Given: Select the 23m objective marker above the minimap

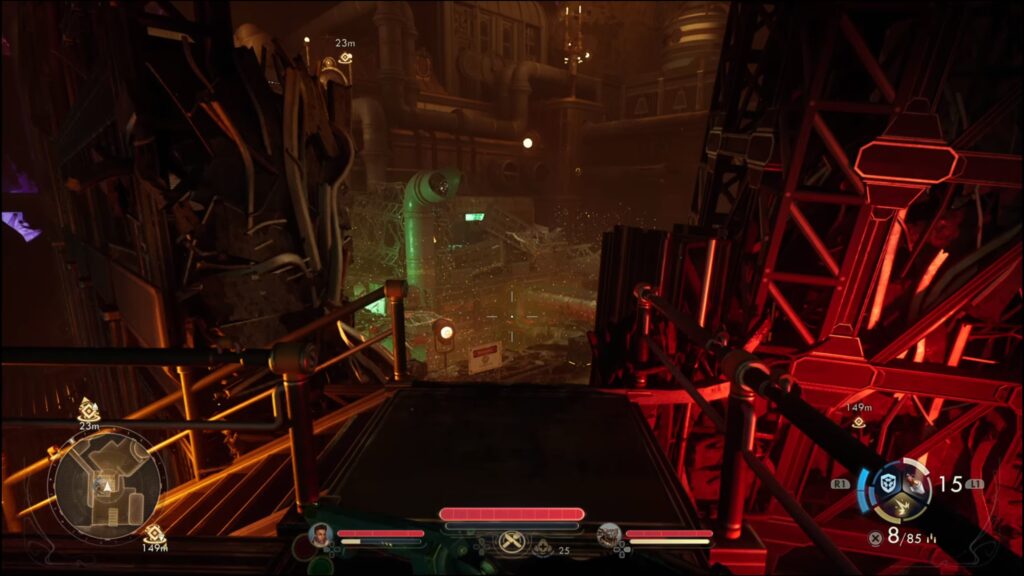Looking at the screenshot, I should pyautogui.click(x=89, y=409).
